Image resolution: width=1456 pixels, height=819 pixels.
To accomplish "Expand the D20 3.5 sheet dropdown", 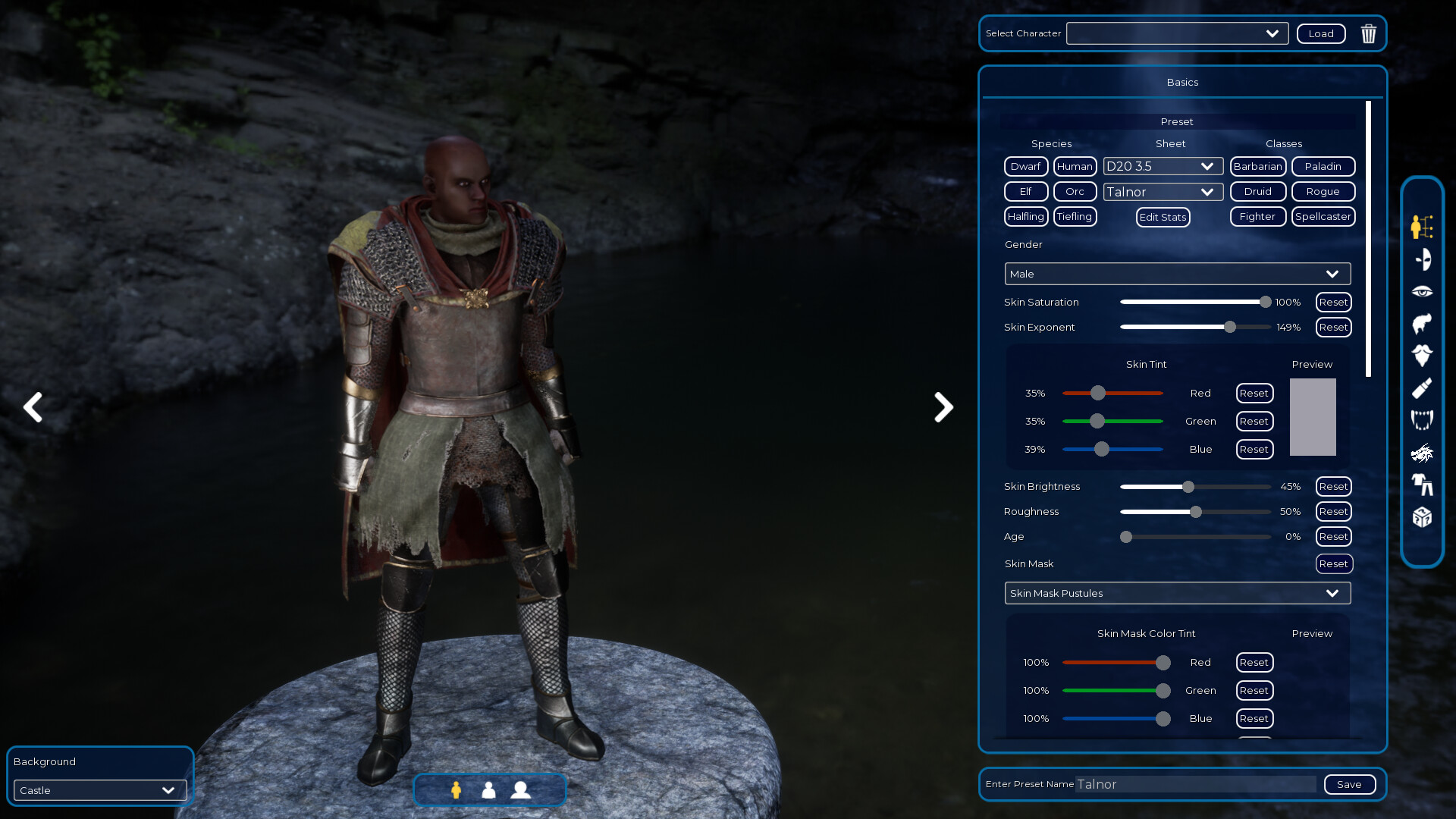I will pos(1163,166).
